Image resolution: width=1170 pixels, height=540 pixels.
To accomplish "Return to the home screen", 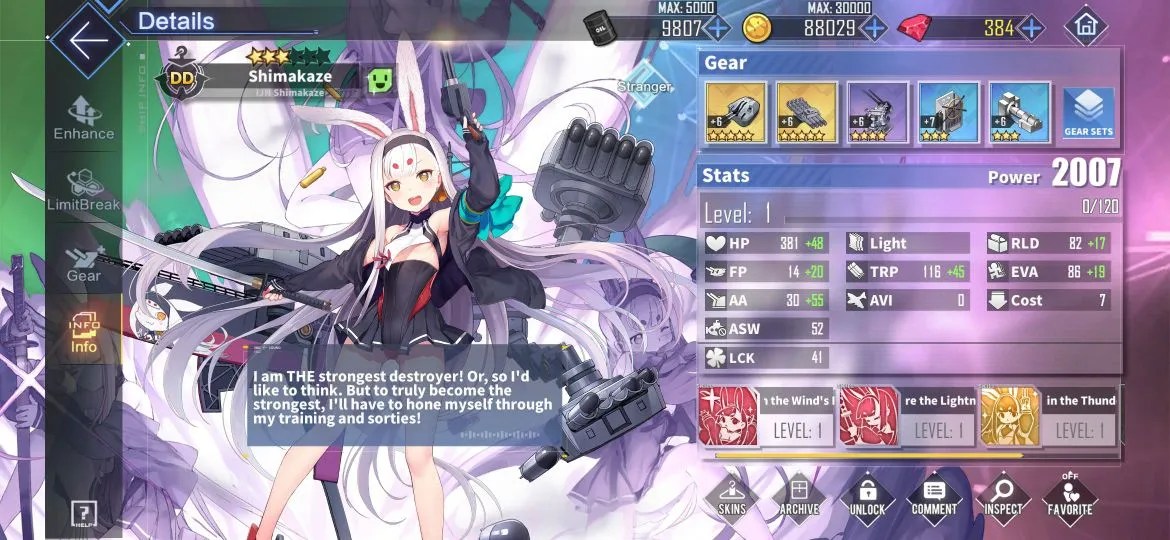I will 1086,27.
